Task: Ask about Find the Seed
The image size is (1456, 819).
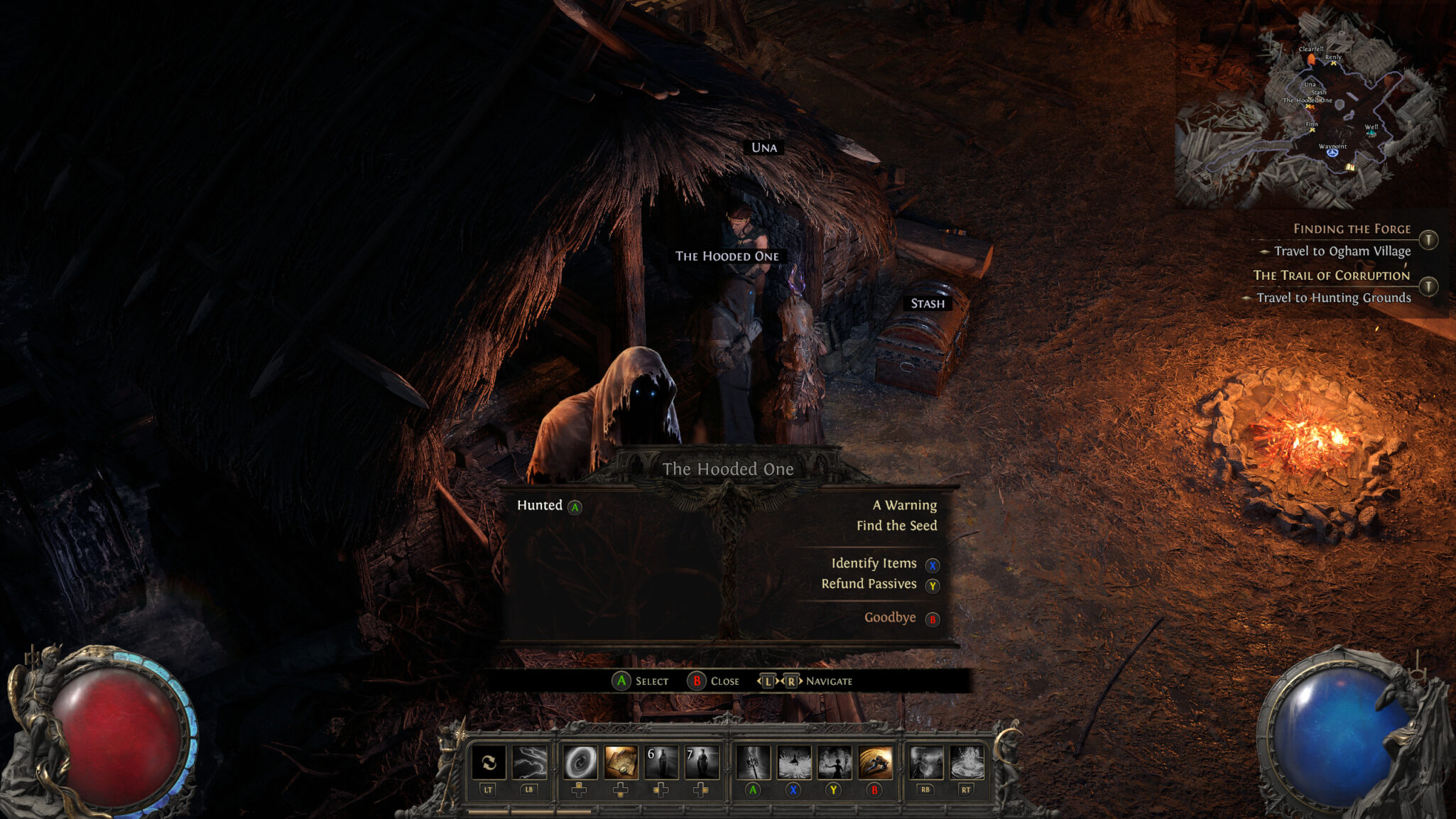Action: pyautogui.click(x=896, y=526)
